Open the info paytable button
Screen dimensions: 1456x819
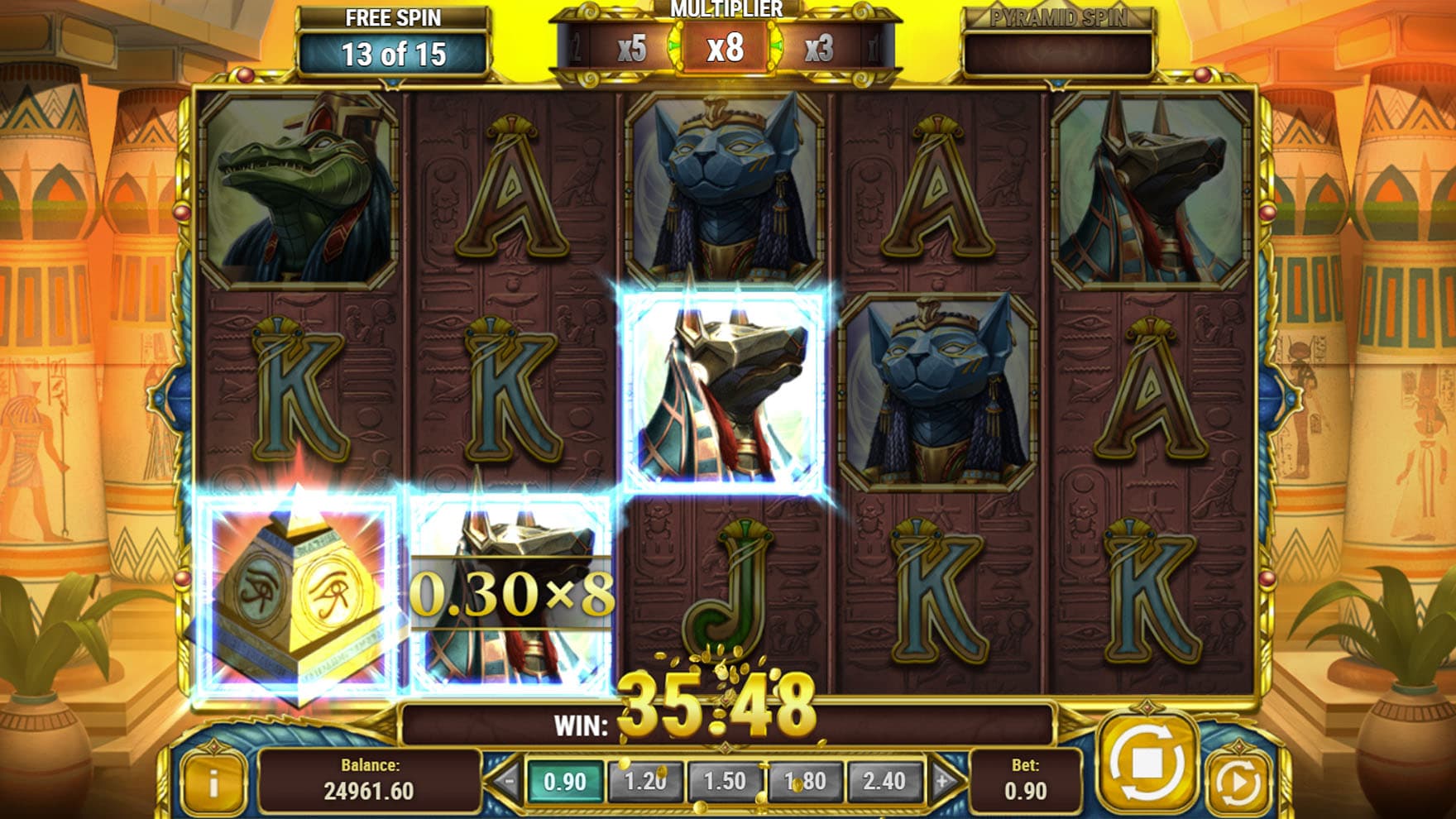[213, 783]
